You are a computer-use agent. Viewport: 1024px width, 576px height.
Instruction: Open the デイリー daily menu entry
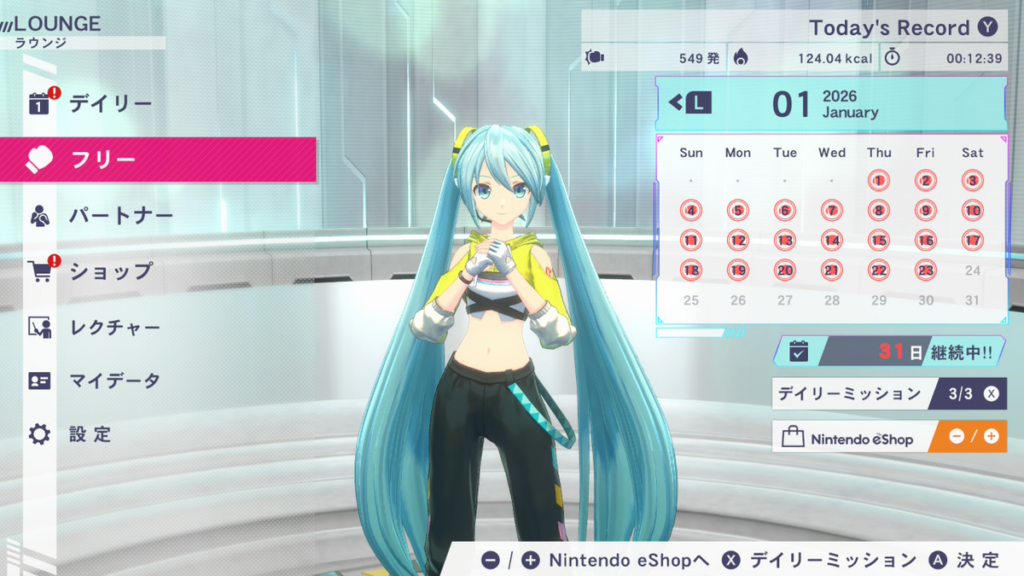[x=110, y=104]
